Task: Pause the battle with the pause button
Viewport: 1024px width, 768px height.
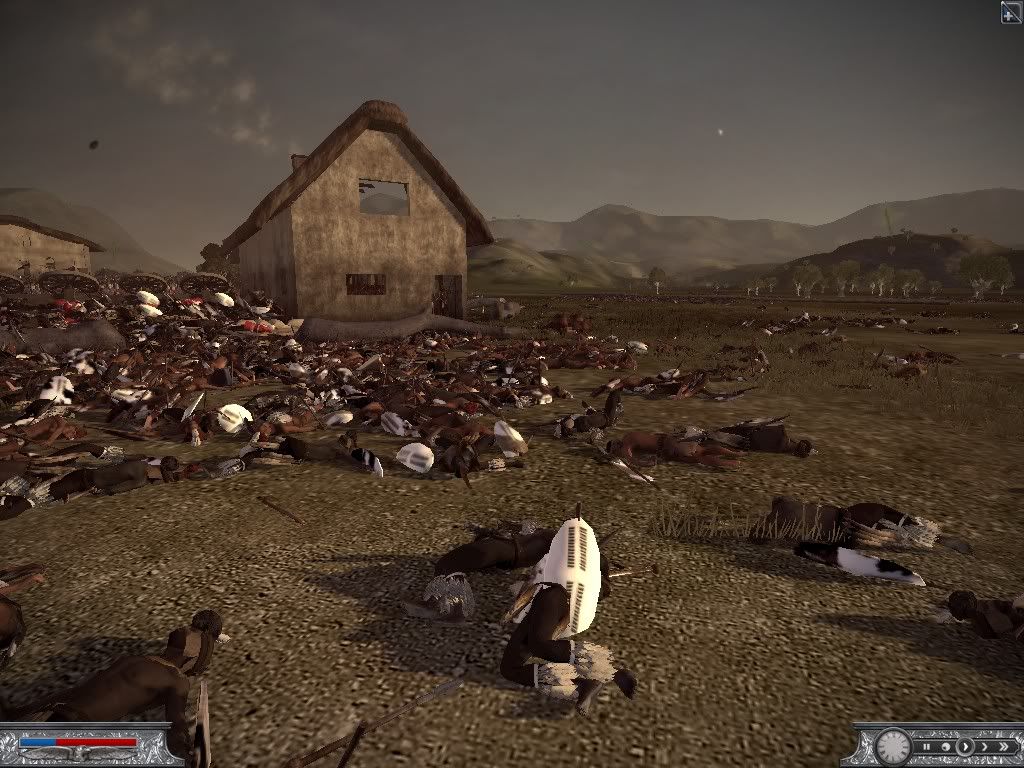Action: (927, 747)
